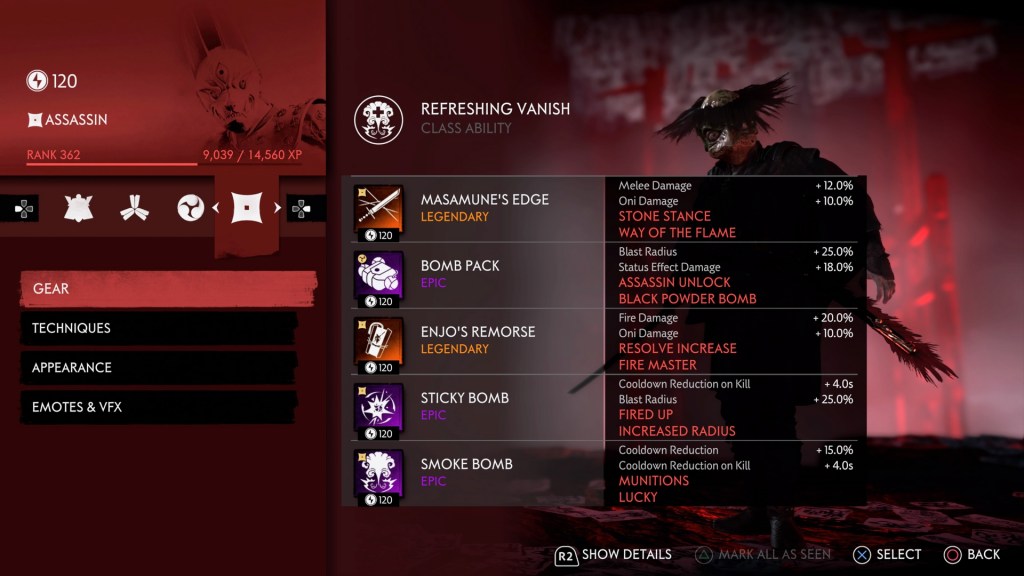Select the Enjo's Remorse legendary charm row

(478, 340)
